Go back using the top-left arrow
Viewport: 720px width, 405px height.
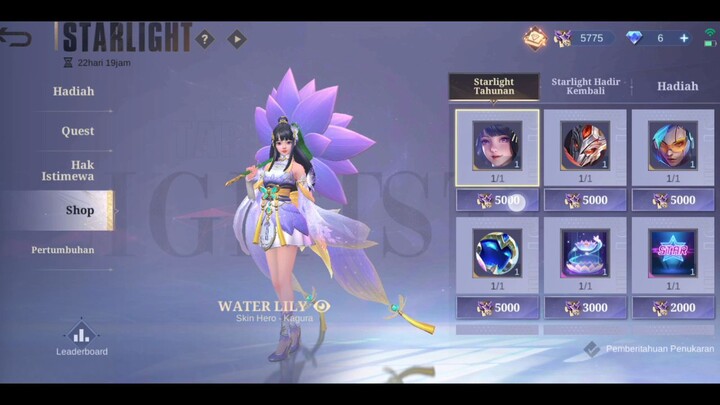pyautogui.click(x=16, y=38)
